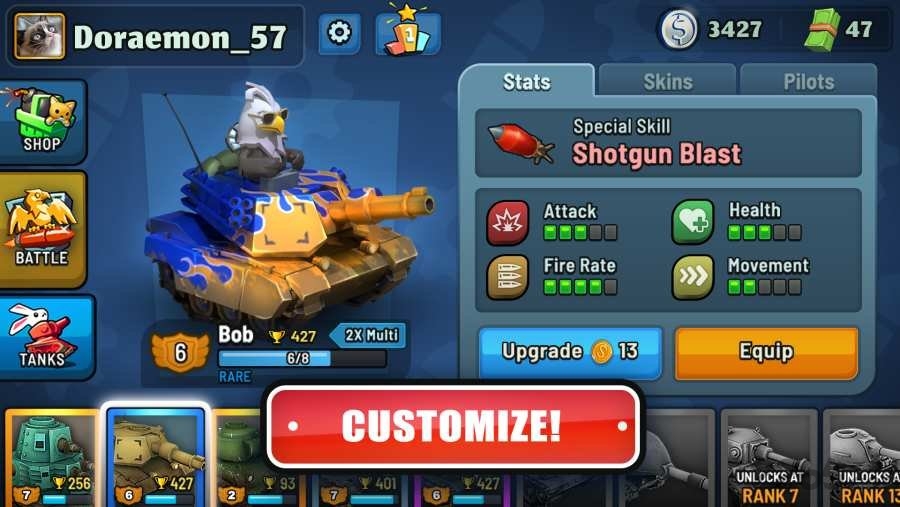Tap the green cash balance

[840, 29]
